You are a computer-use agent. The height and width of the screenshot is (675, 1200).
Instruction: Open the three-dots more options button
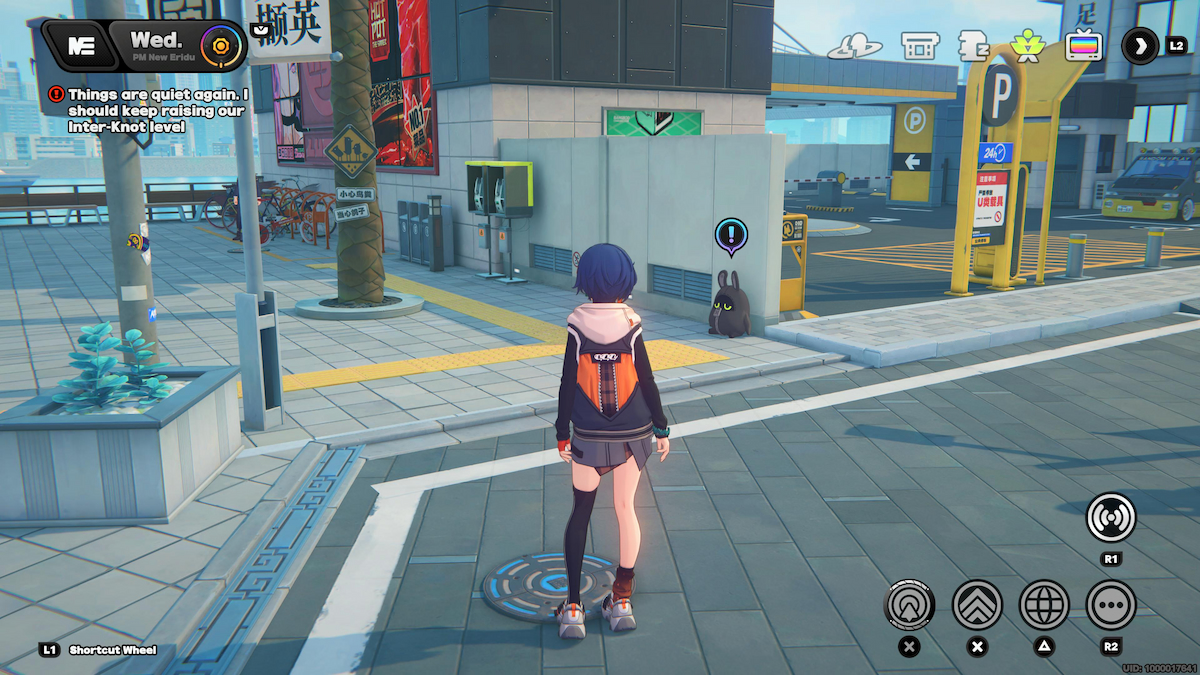pyautogui.click(x=1111, y=604)
